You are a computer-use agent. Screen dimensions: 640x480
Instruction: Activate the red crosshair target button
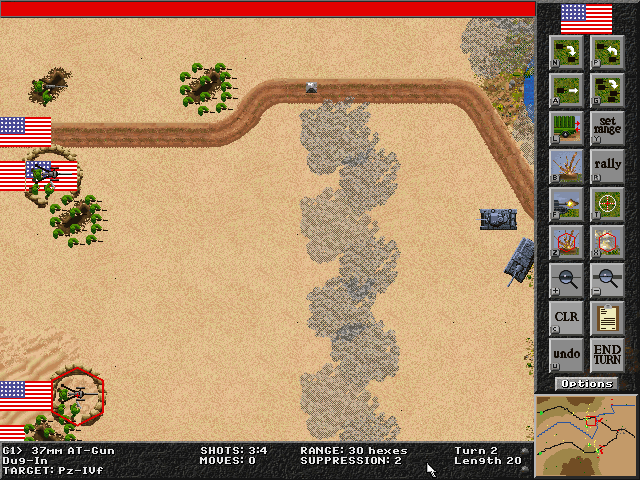point(568,241)
